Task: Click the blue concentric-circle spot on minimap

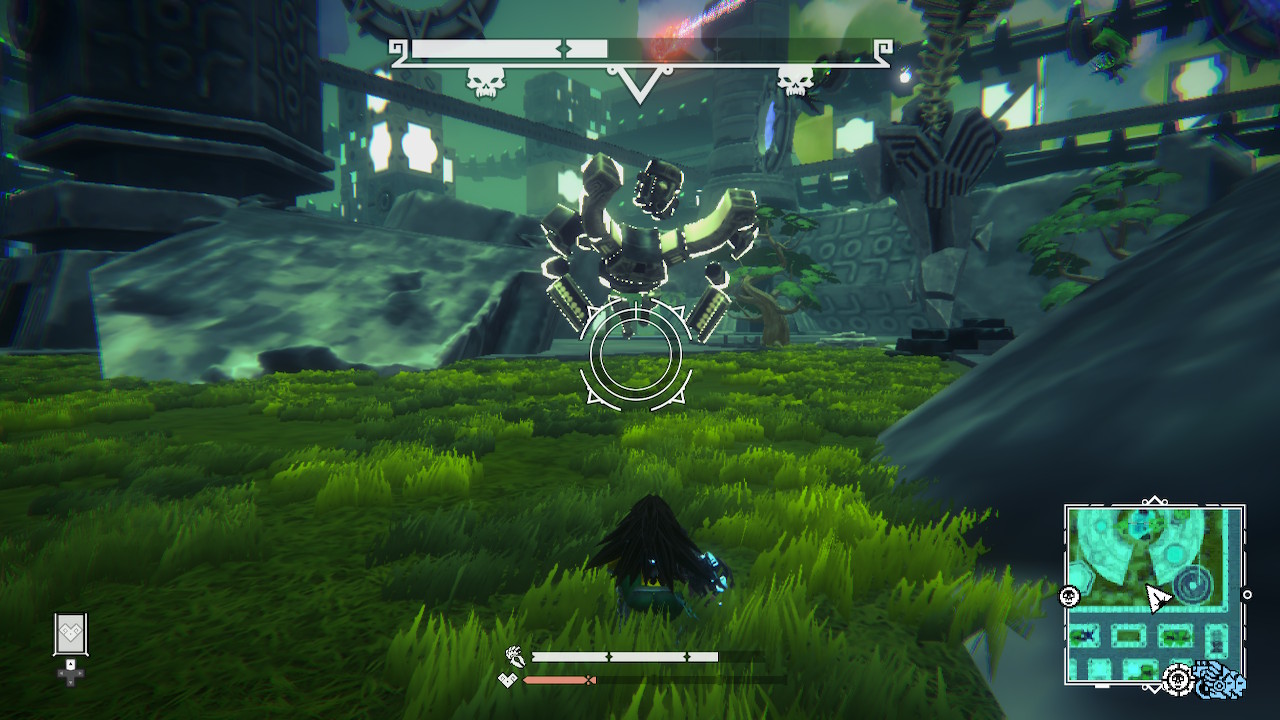Action: [x=1191, y=585]
